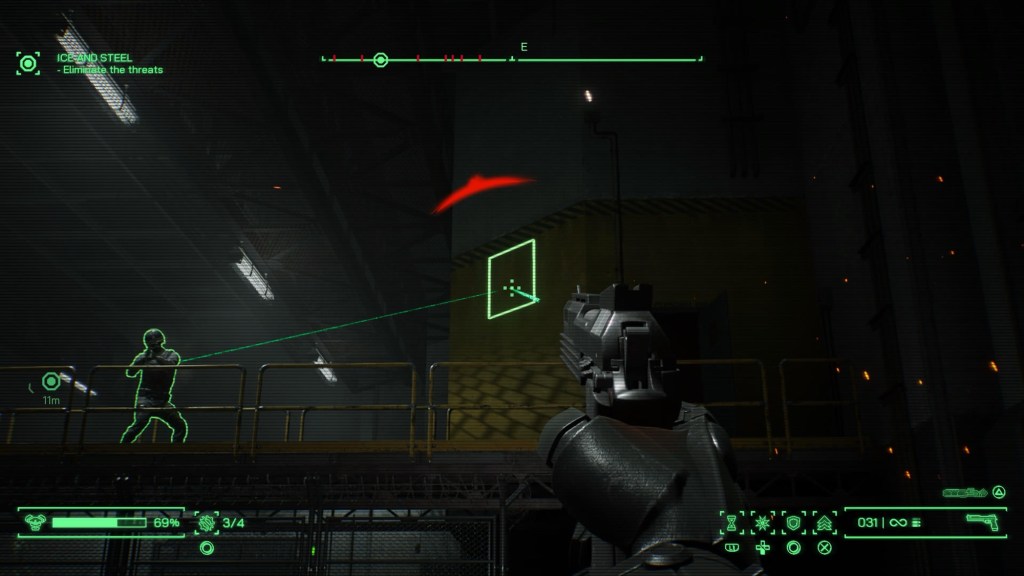Use the gear-shaped repair charge icon
Image resolution: width=1024 pixels, height=576 pixels.
pos(207,521)
